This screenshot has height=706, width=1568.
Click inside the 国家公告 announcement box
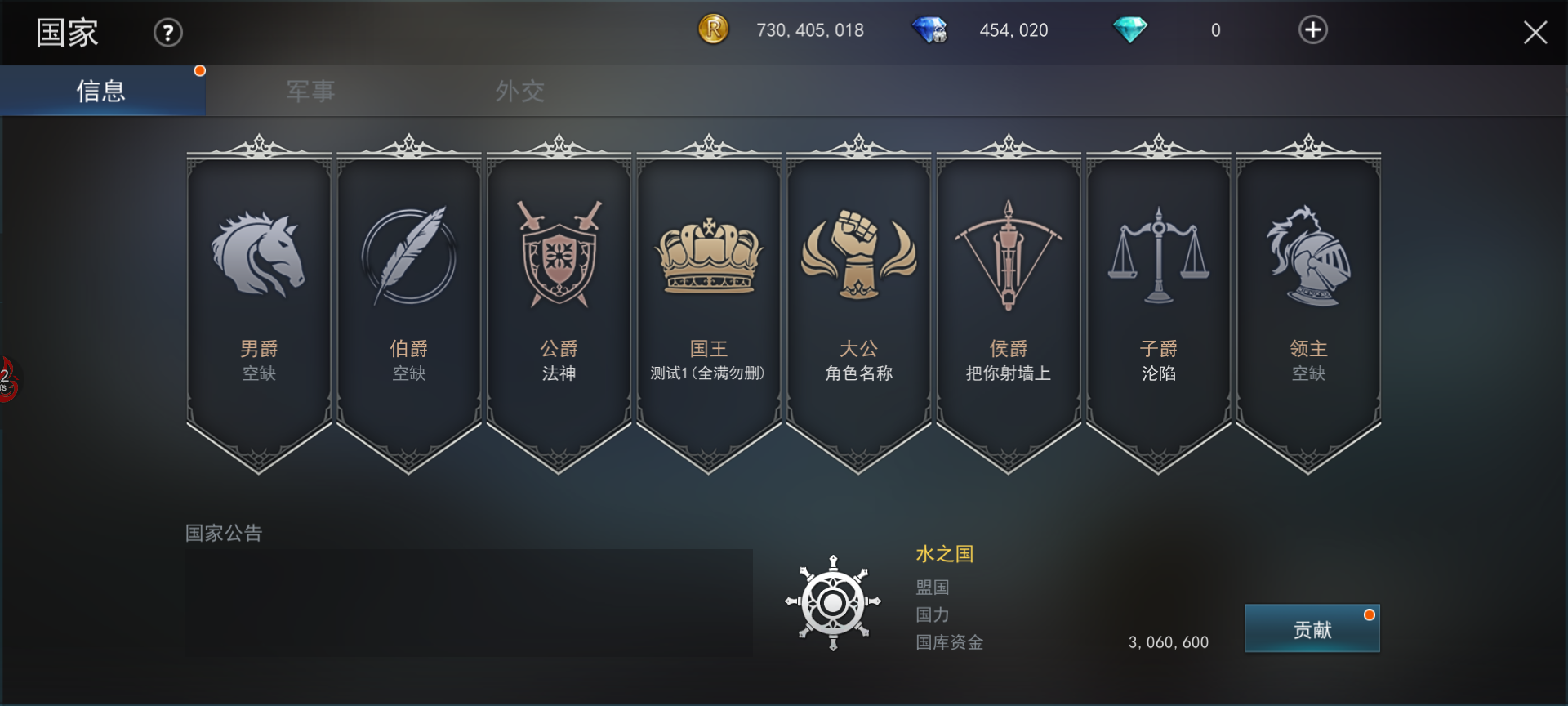[x=468, y=602]
